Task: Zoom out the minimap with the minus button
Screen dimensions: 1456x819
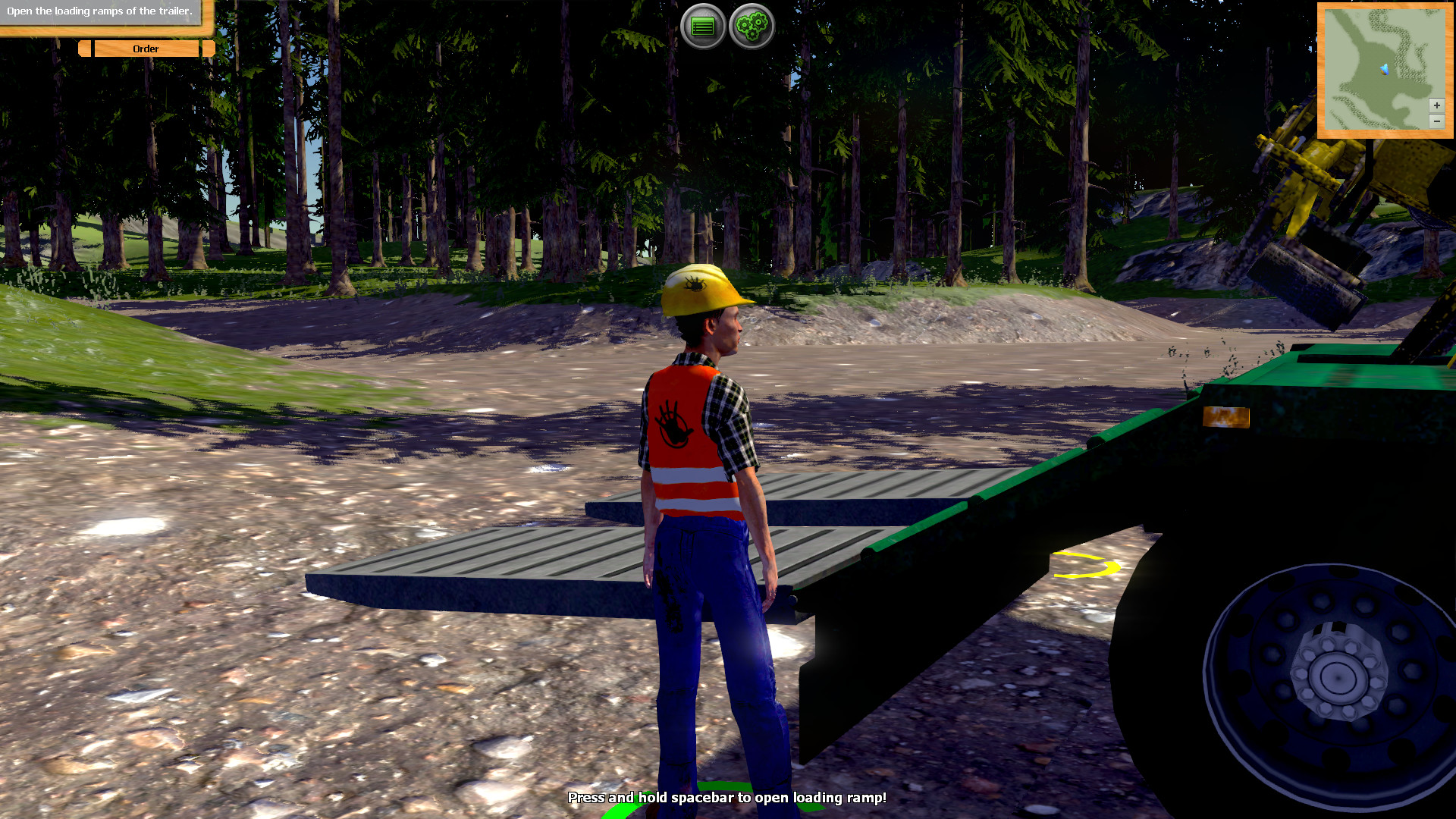Action: tap(1436, 120)
